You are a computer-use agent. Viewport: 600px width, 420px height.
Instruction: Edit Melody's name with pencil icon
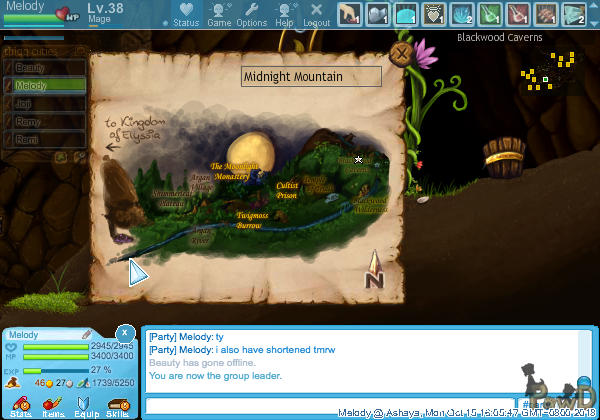[x=86, y=334]
